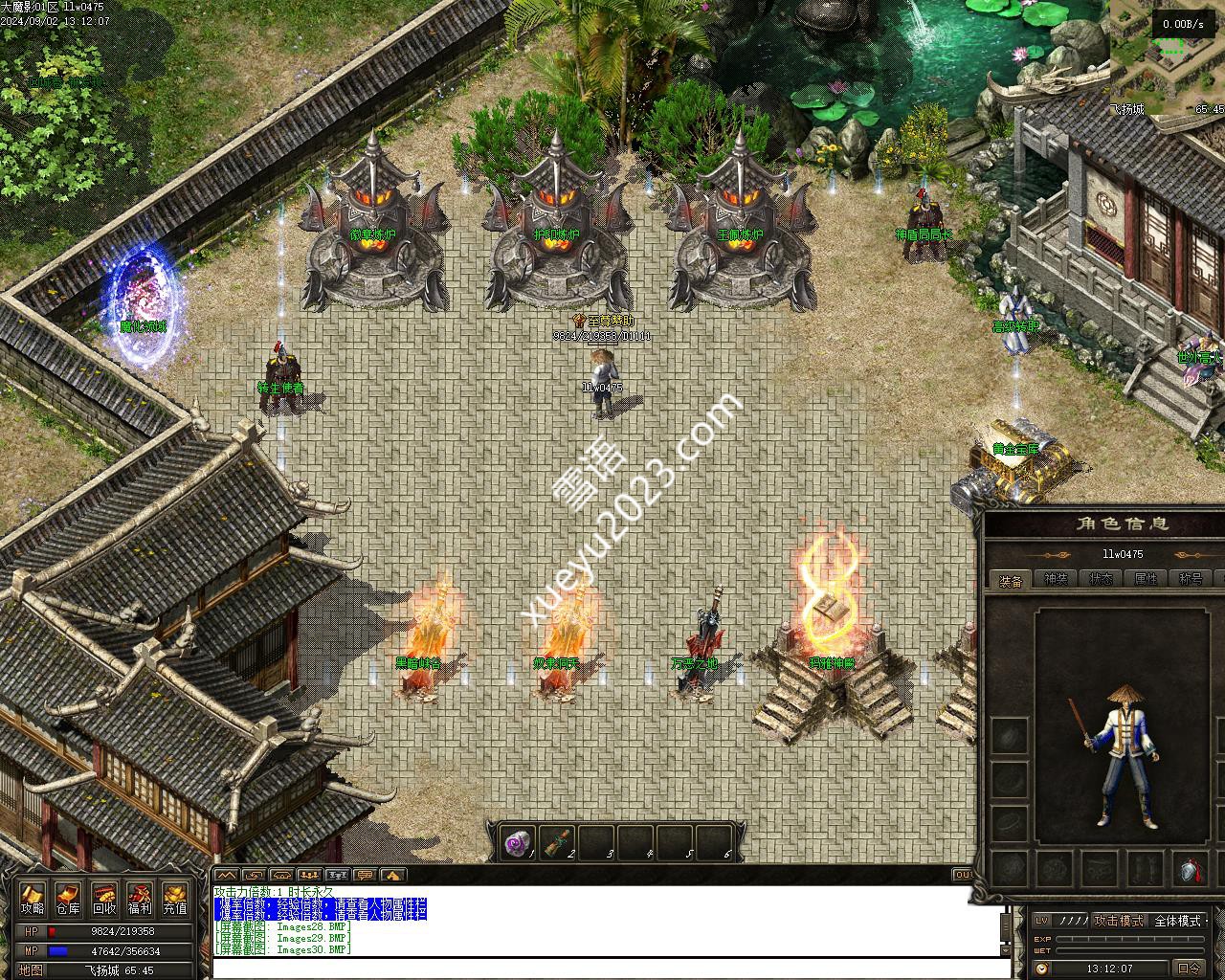Open the 属性 attributes tab
This screenshot has width=1225, height=980.
[1147, 578]
